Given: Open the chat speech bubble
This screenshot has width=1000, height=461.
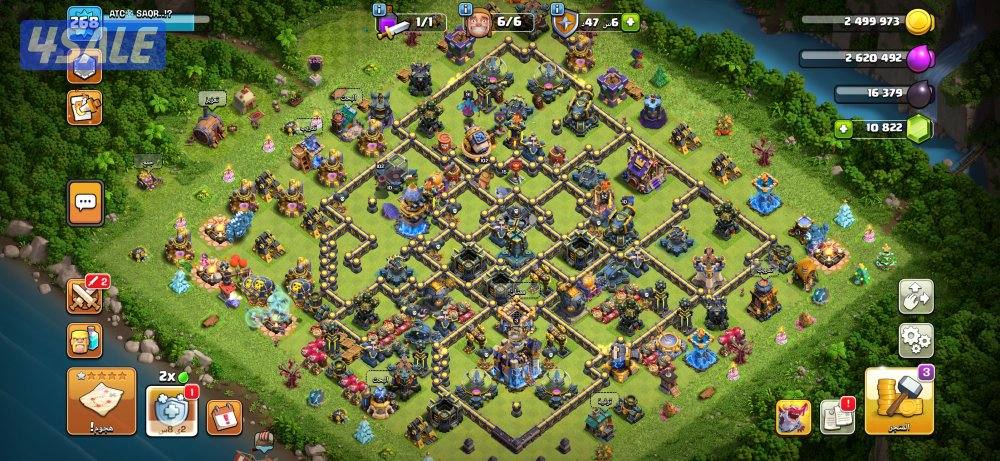Looking at the screenshot, I should pyautogui.click(x=85, y=203).
